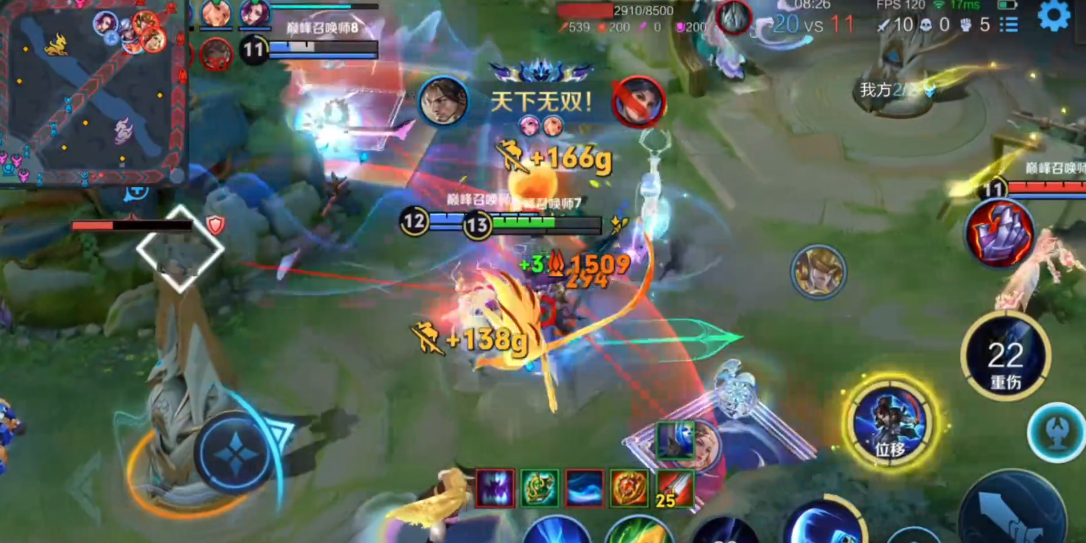Tap the blonde hero target portrait

tap(819, 272)
